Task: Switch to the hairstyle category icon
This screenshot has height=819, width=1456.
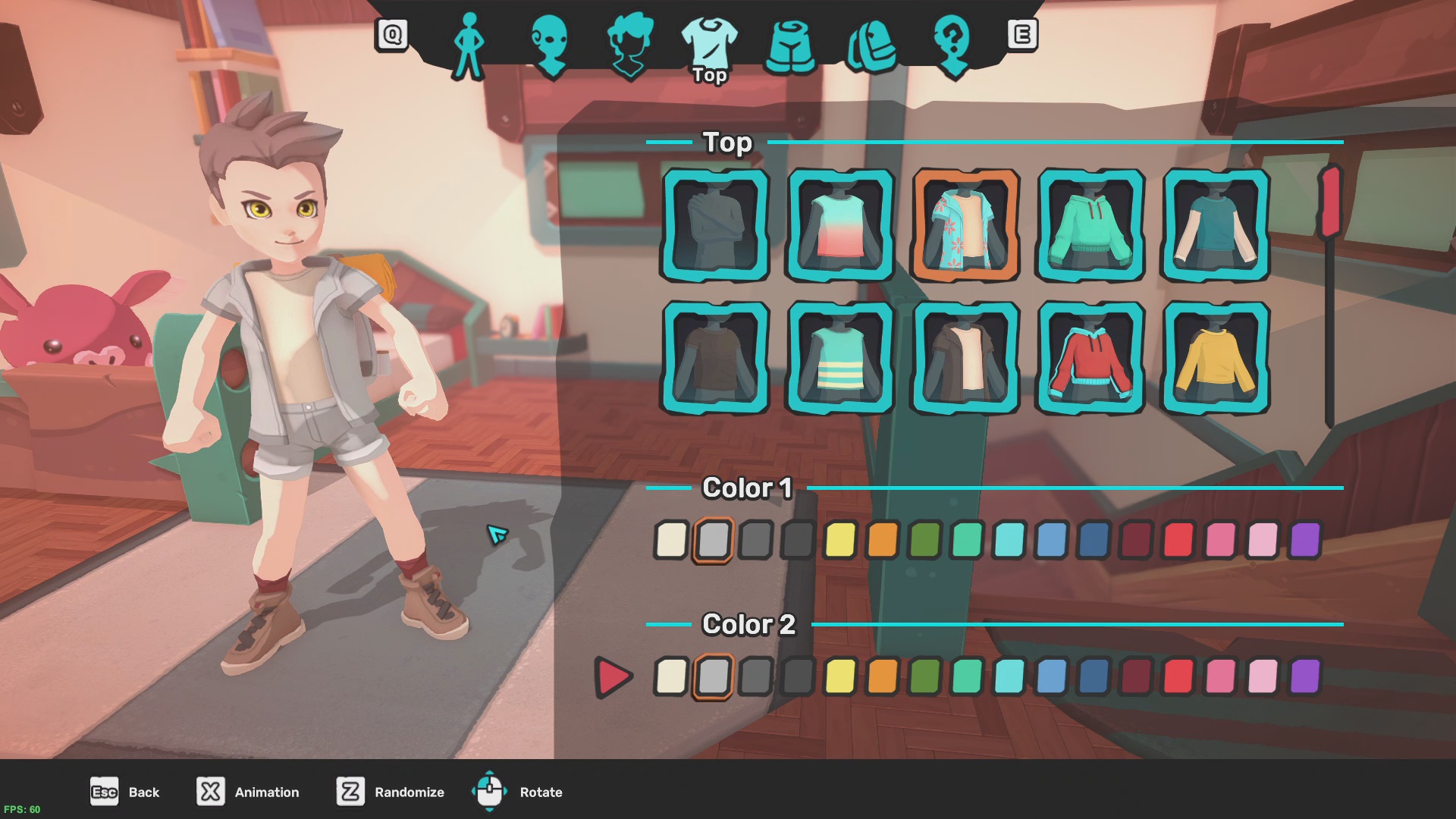Action: tap(631, 45)
